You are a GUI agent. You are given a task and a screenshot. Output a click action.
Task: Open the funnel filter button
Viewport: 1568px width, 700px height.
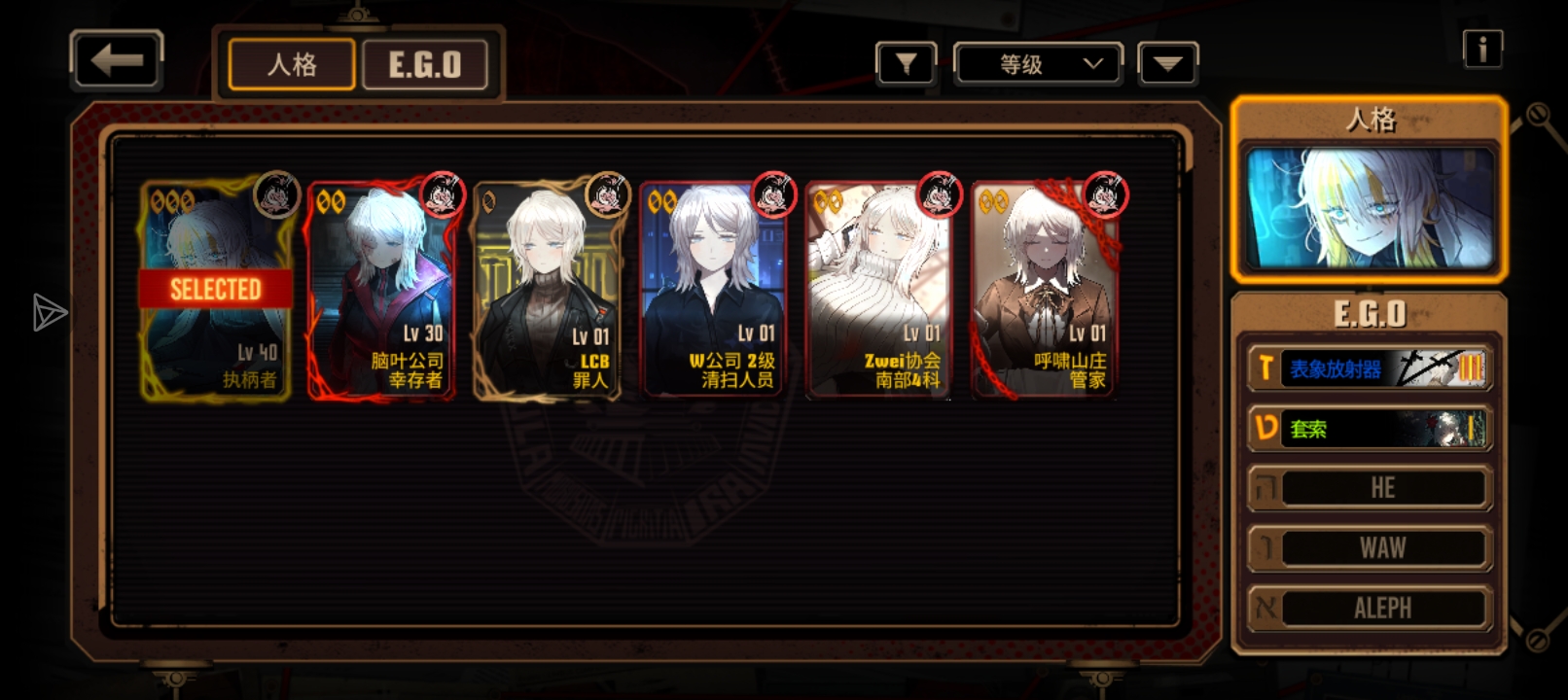click(x=906, y=65)
